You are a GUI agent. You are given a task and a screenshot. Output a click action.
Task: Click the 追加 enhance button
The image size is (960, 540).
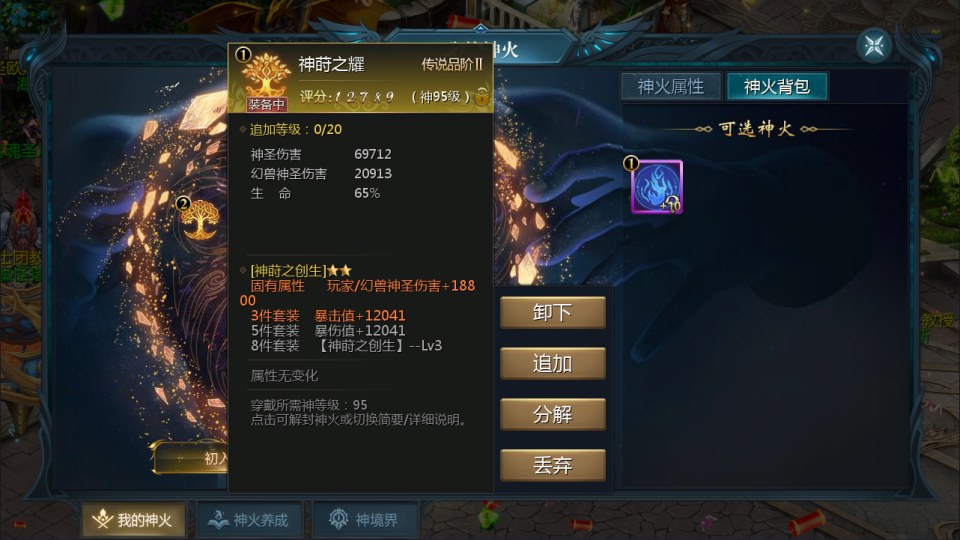(553, 363)
